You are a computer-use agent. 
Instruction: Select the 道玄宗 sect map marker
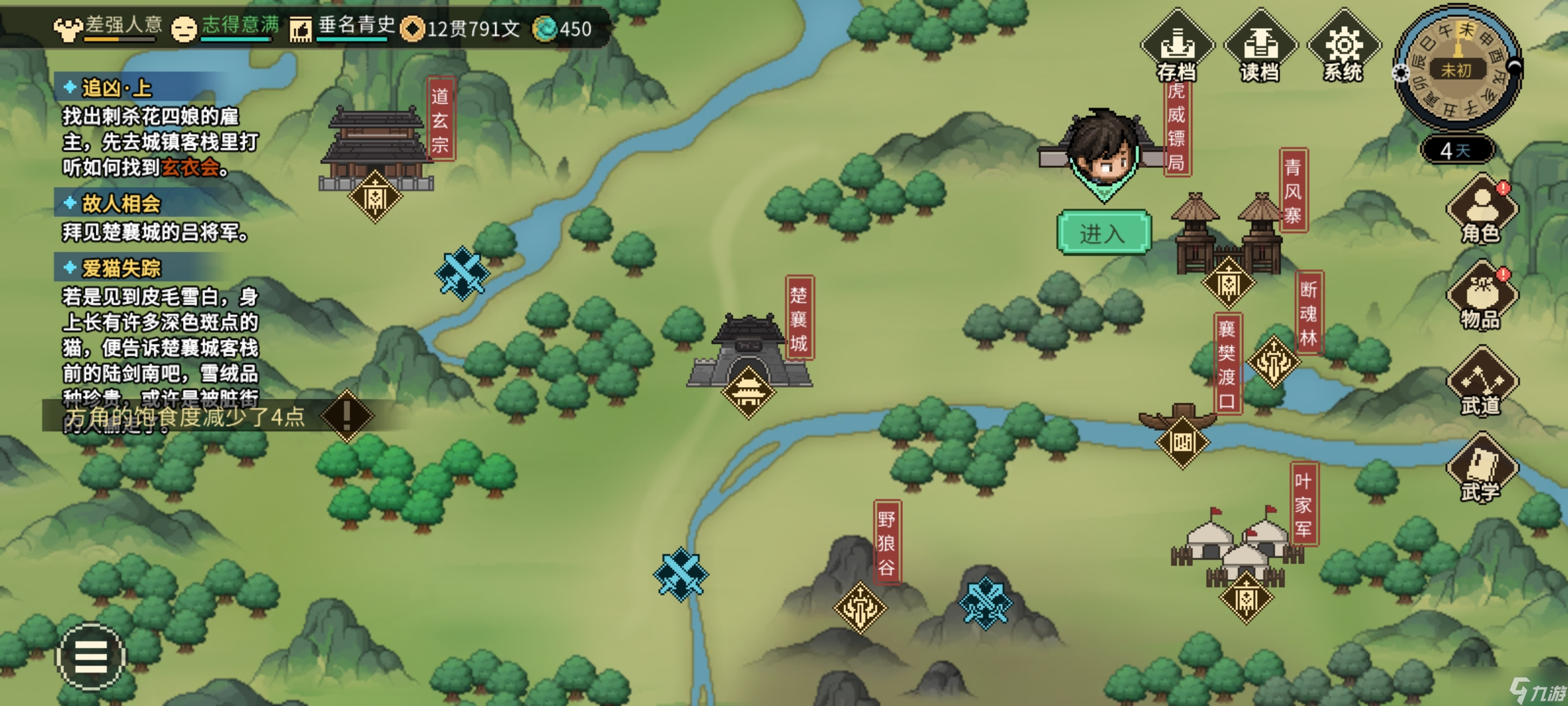[375, 197]
